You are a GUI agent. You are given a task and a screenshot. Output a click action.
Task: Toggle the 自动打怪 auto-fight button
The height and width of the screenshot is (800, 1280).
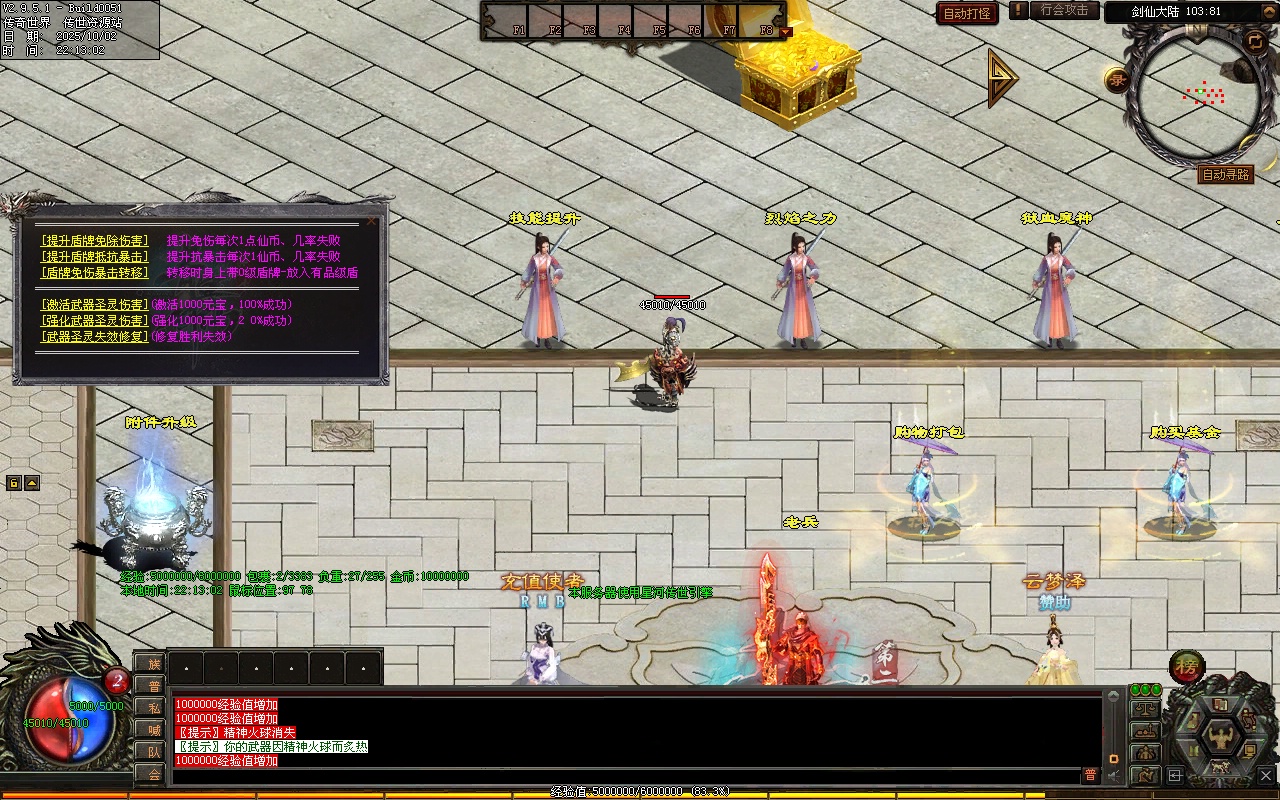[967, 14]
